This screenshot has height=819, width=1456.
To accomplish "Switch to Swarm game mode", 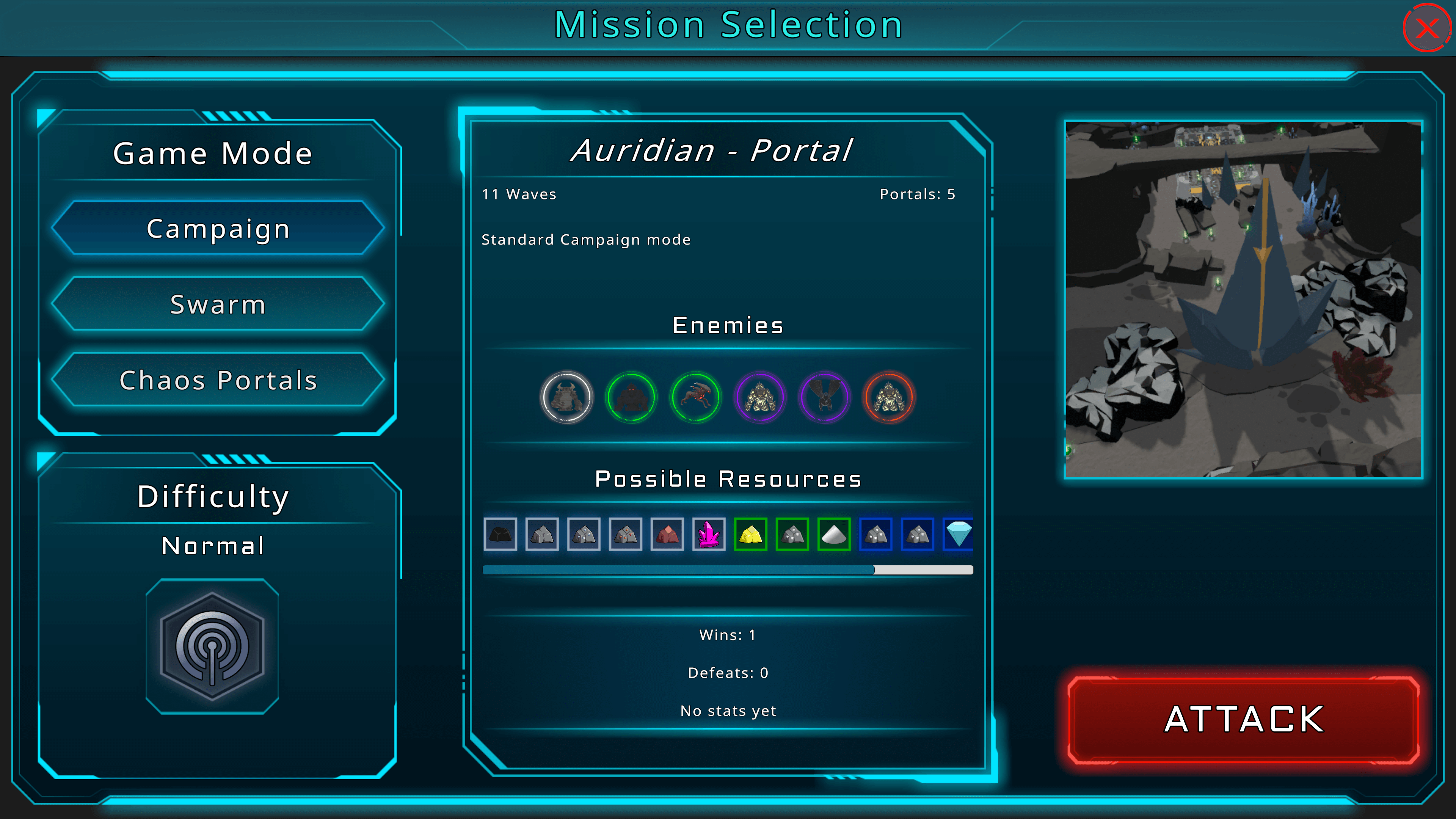I will click(218, 304).
